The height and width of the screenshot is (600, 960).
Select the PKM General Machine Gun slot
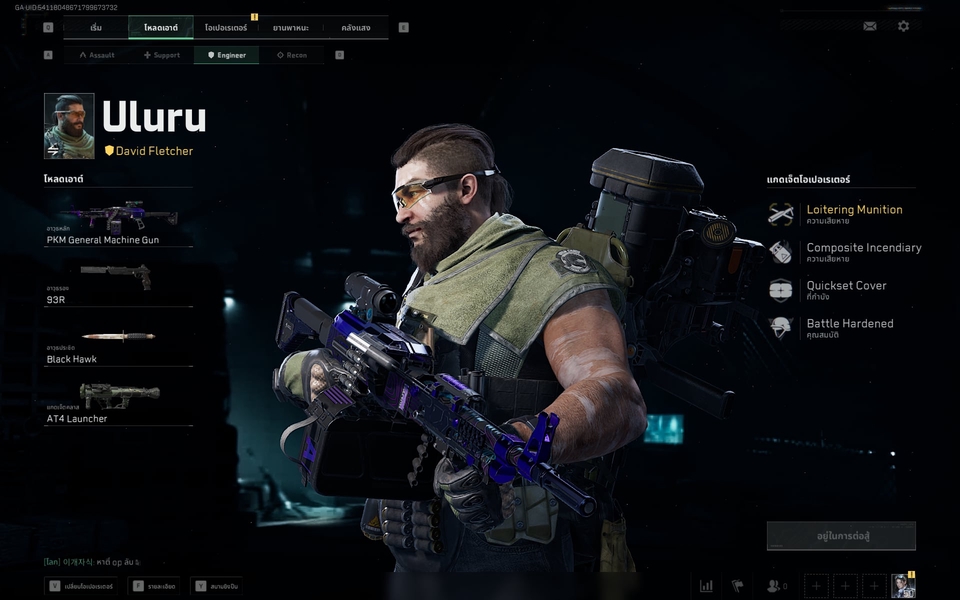118,223
